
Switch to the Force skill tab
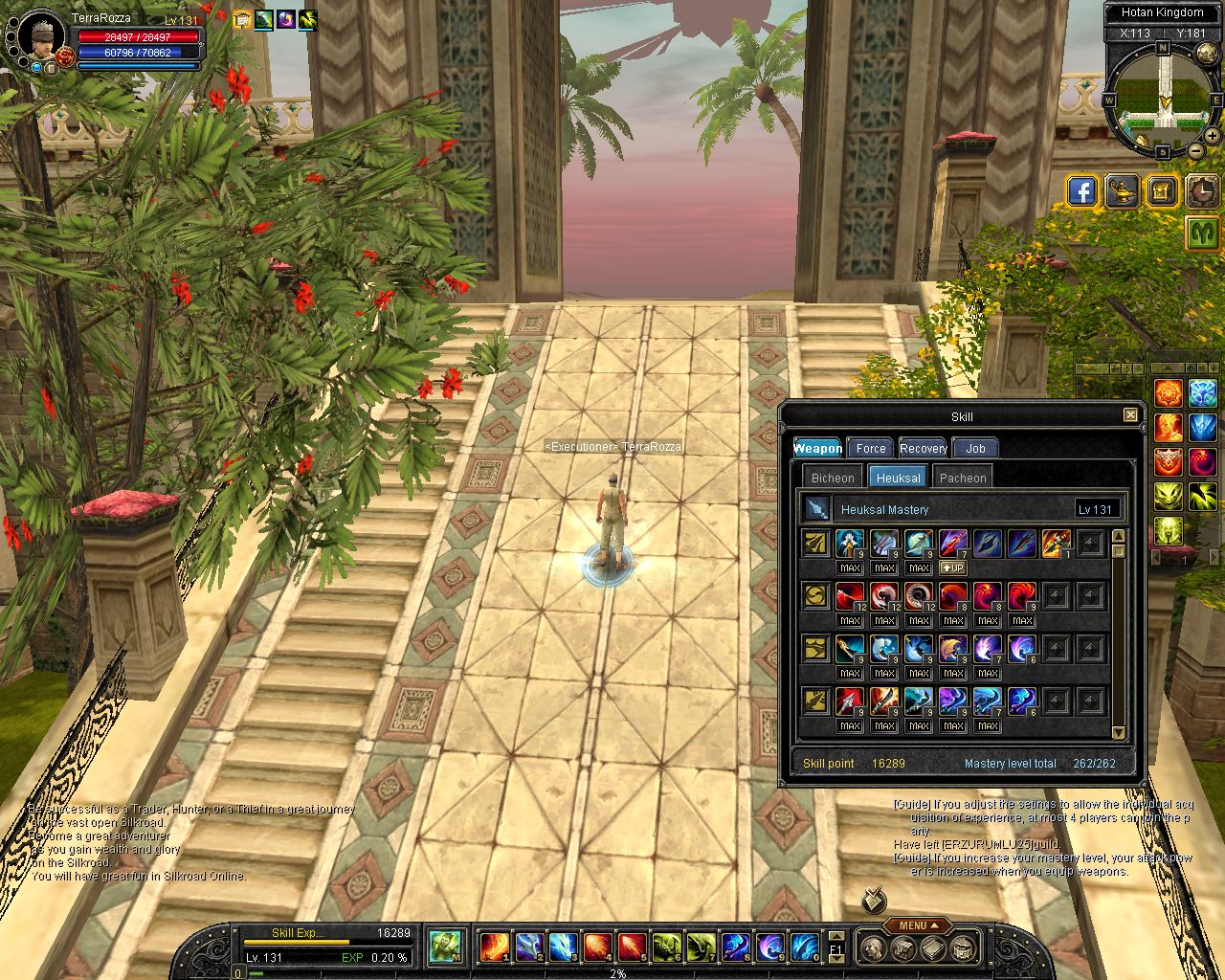point(870,448)
